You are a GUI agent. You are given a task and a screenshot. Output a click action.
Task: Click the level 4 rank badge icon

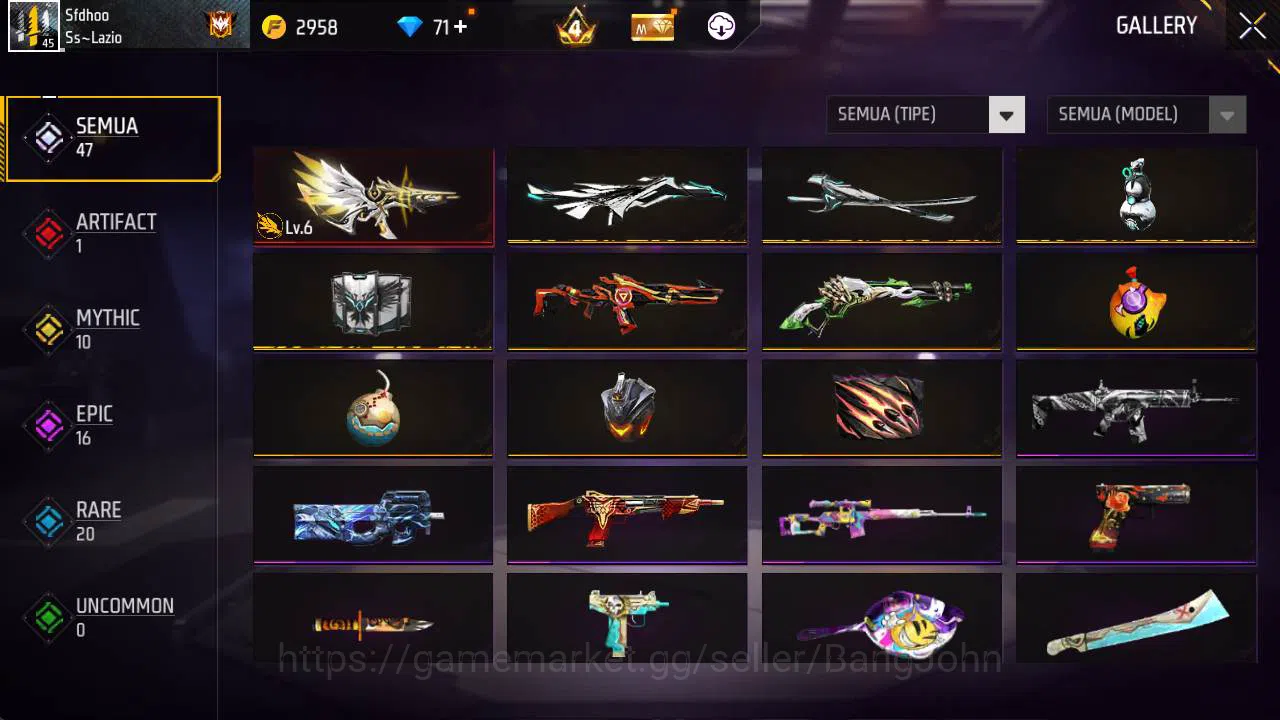coord(574,27)
